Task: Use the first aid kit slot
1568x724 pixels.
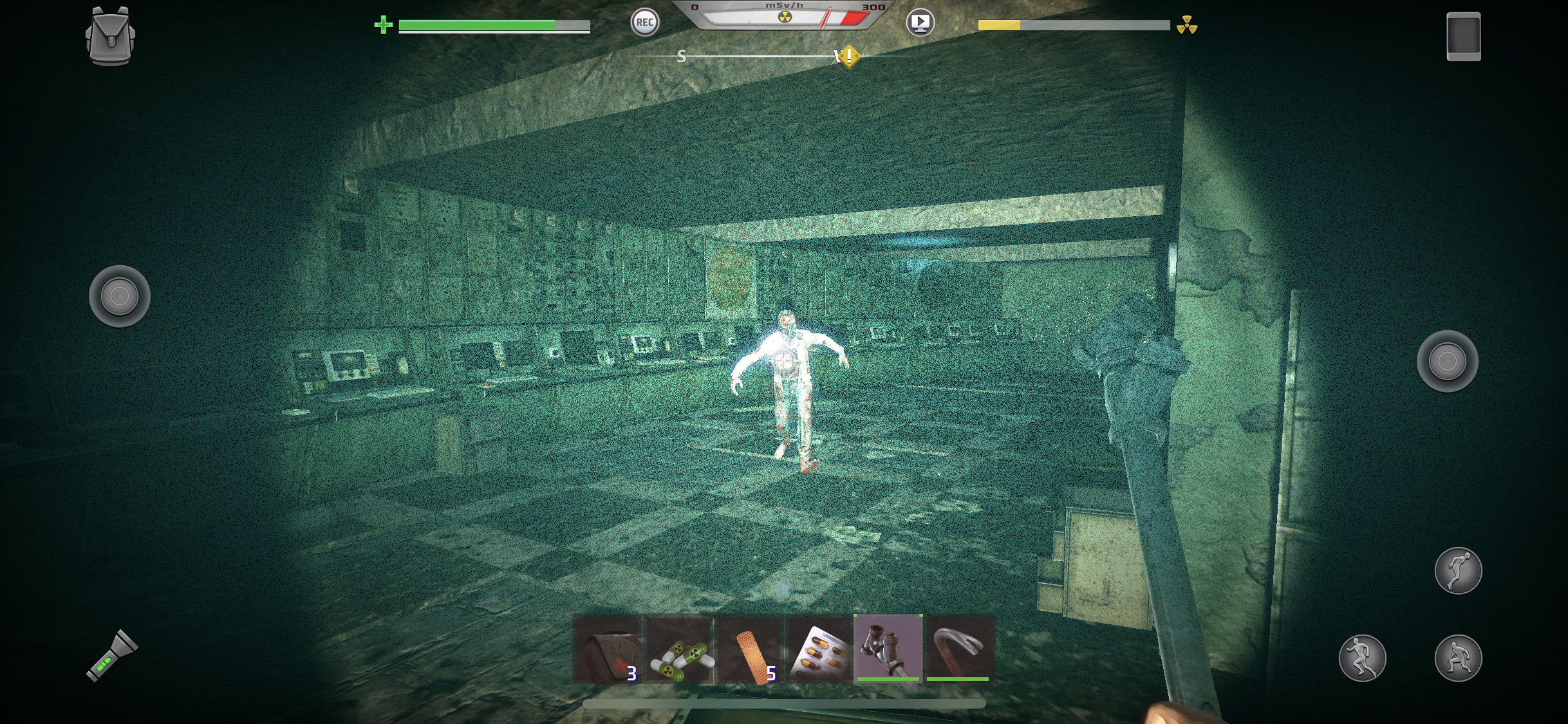Action: tap(608, 649)
